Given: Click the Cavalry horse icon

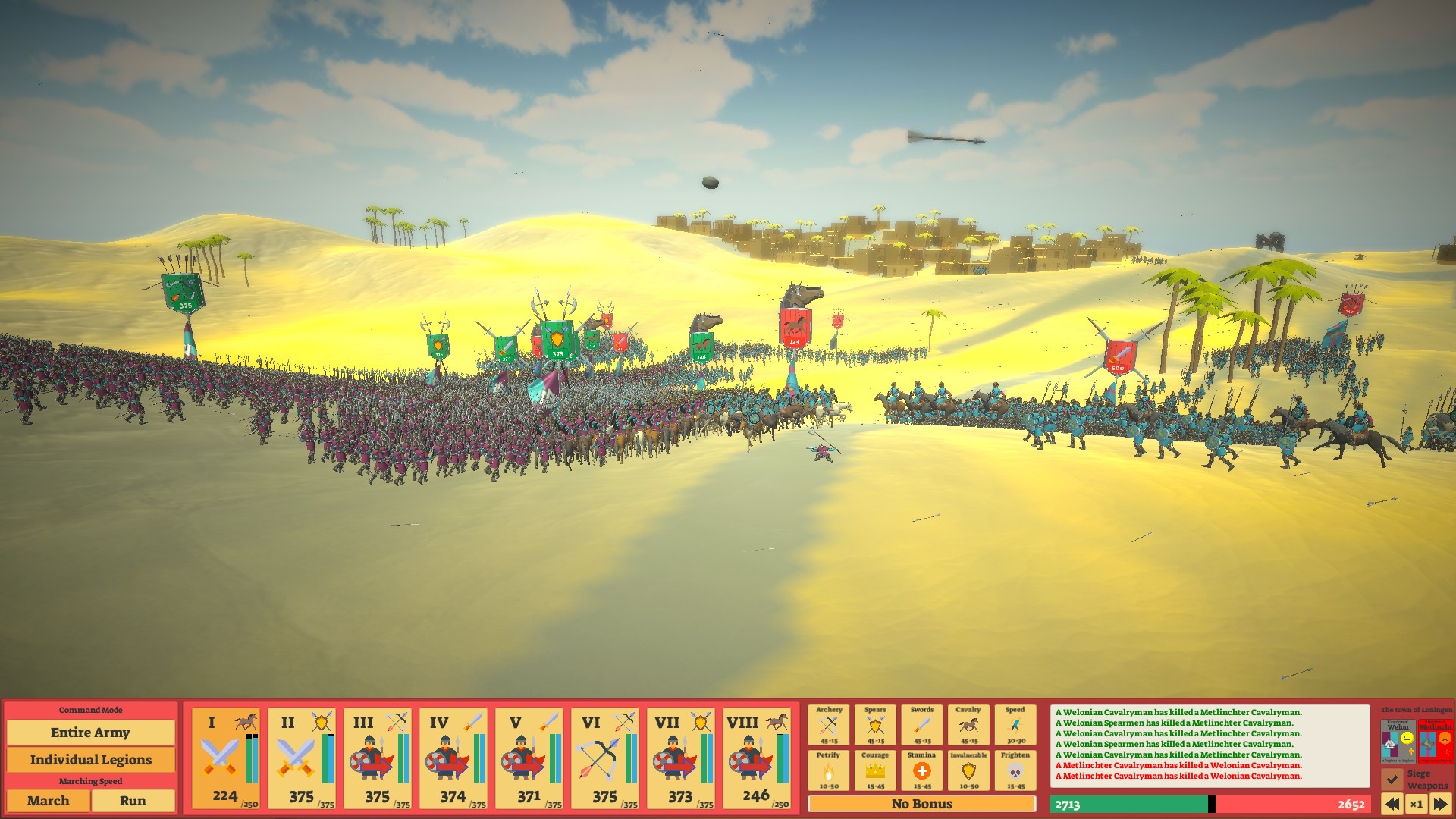Looking at the screenshot, I should 969,724.
